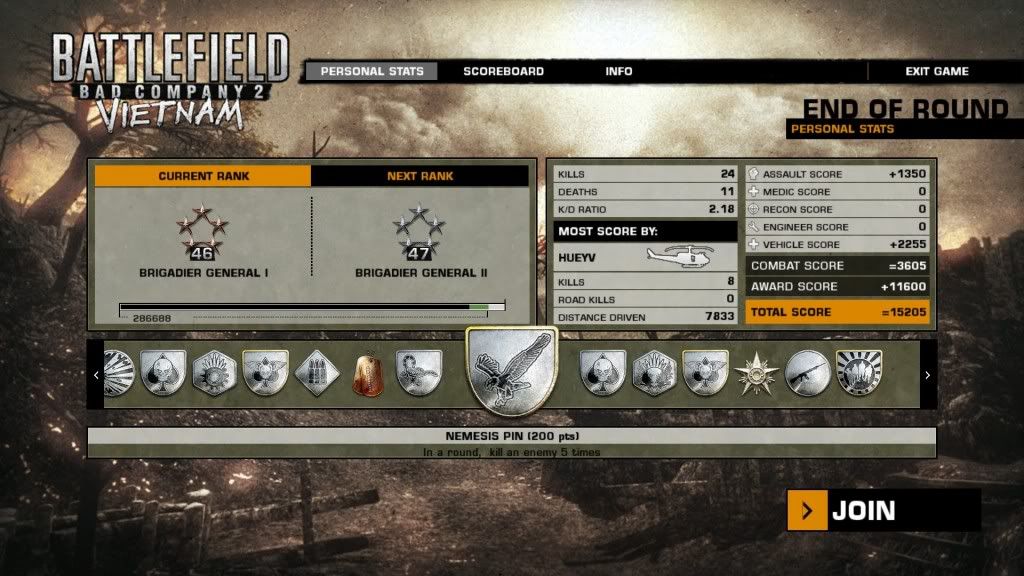Choose Exit Game in the top bar
Image resolution: width=1024 pixels, height=576 pixels.
click(x=936, y=72)
